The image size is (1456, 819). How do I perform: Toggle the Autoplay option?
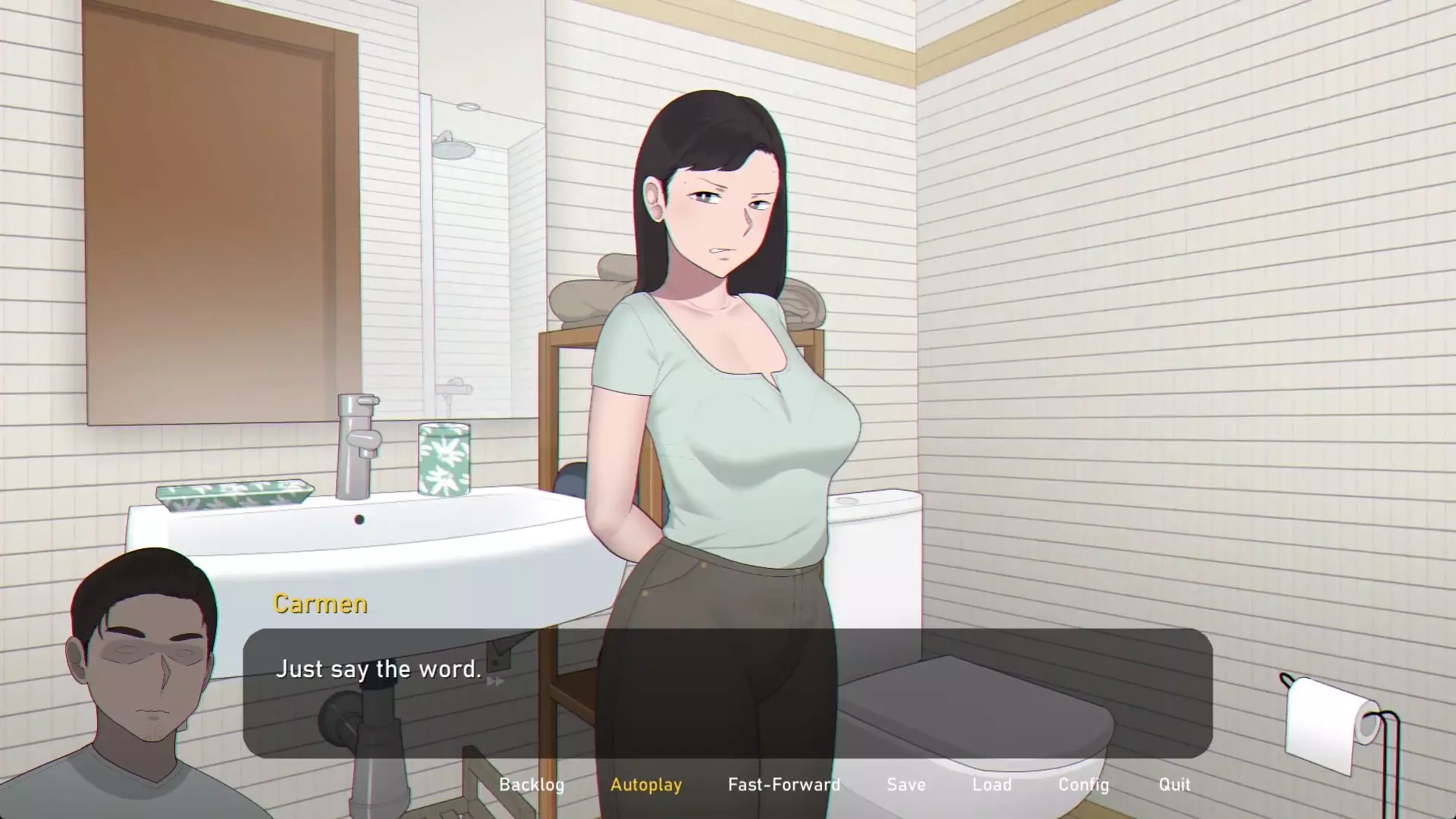(x=646, y=784)
